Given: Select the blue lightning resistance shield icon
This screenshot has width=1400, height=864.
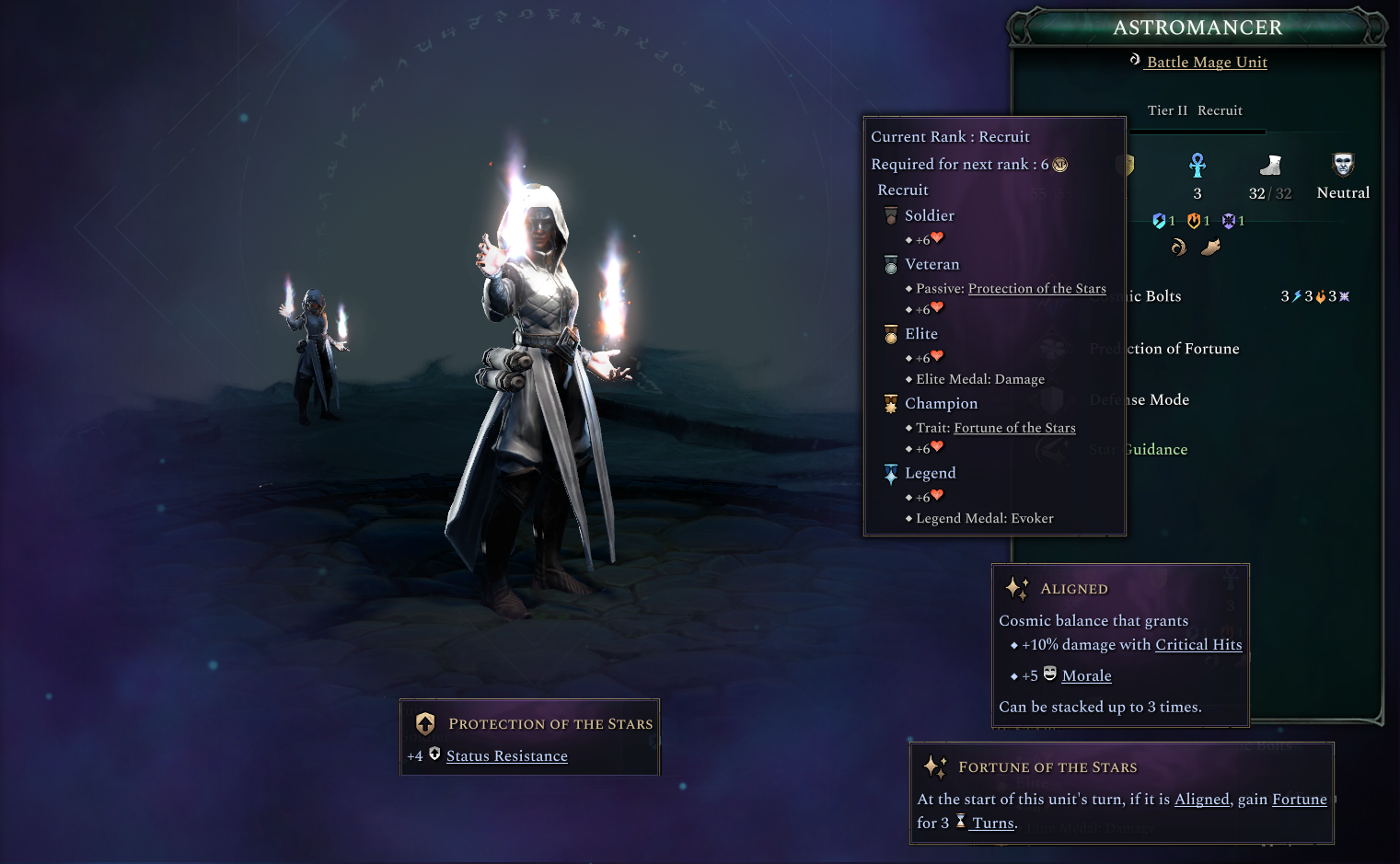Looking at the screenshot, I should pos(1160,221).
